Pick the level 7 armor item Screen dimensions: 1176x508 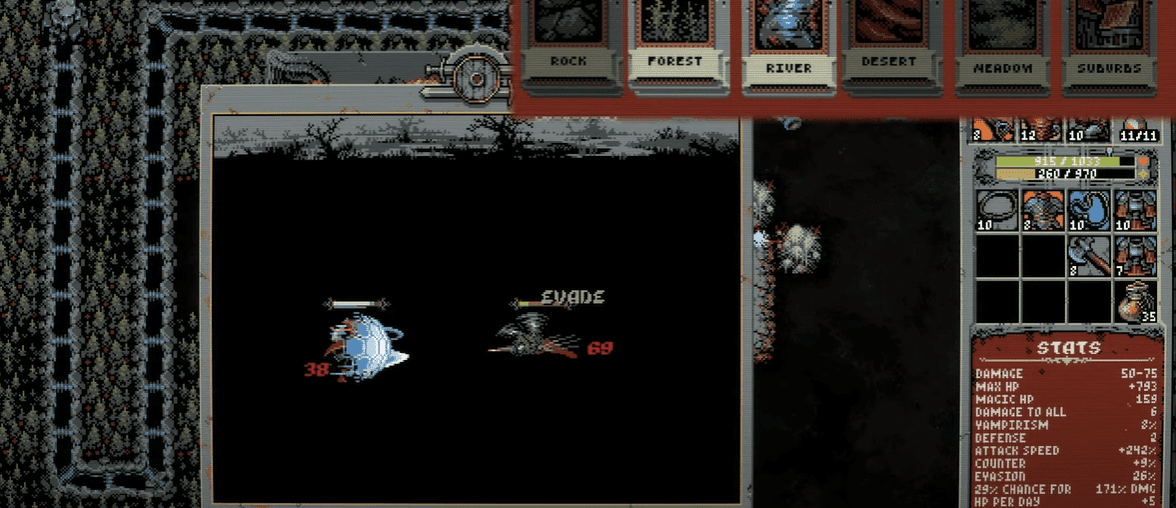pyautogui.click(x=1134, y=256)
